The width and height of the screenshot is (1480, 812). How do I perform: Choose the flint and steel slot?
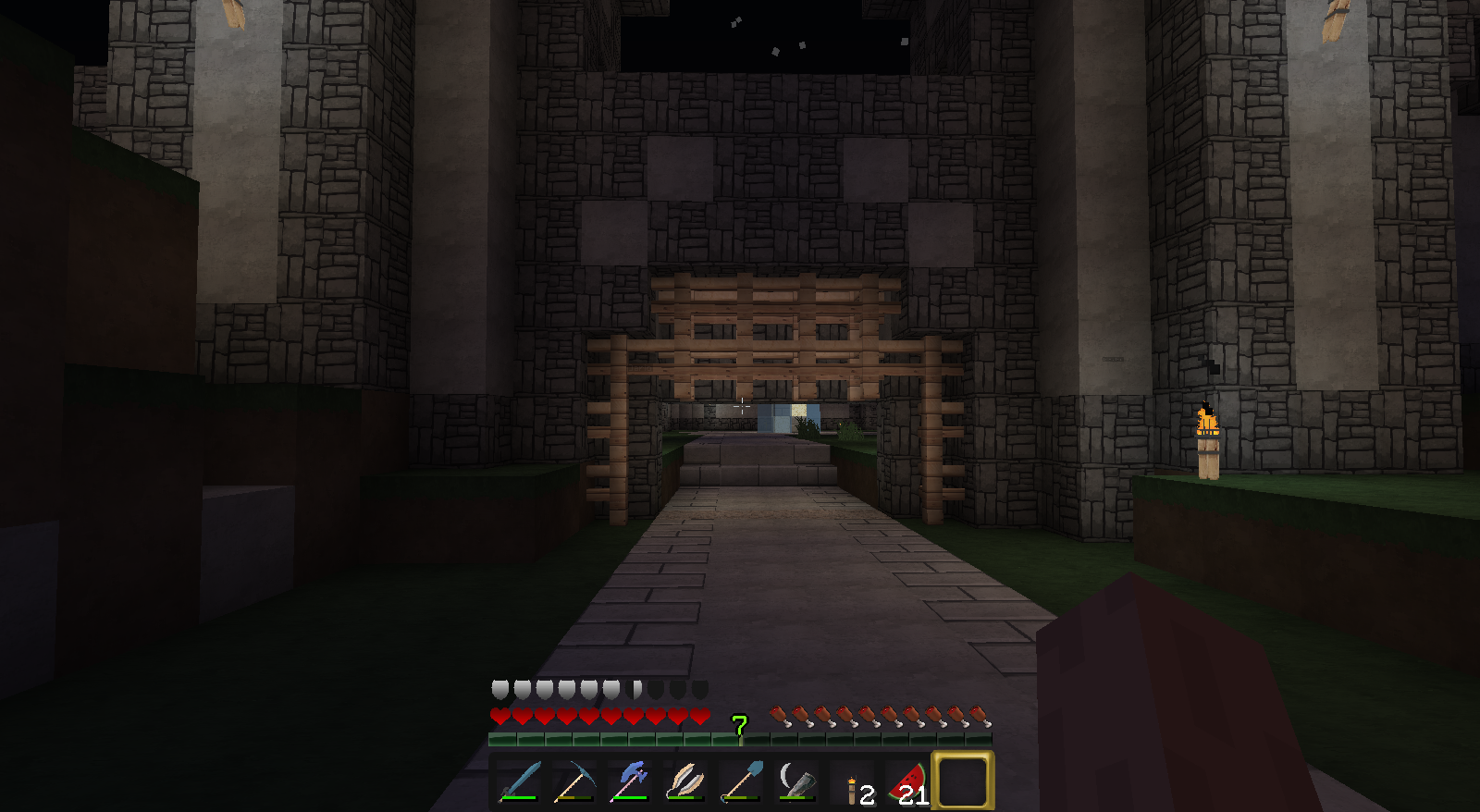click(796, 781)
